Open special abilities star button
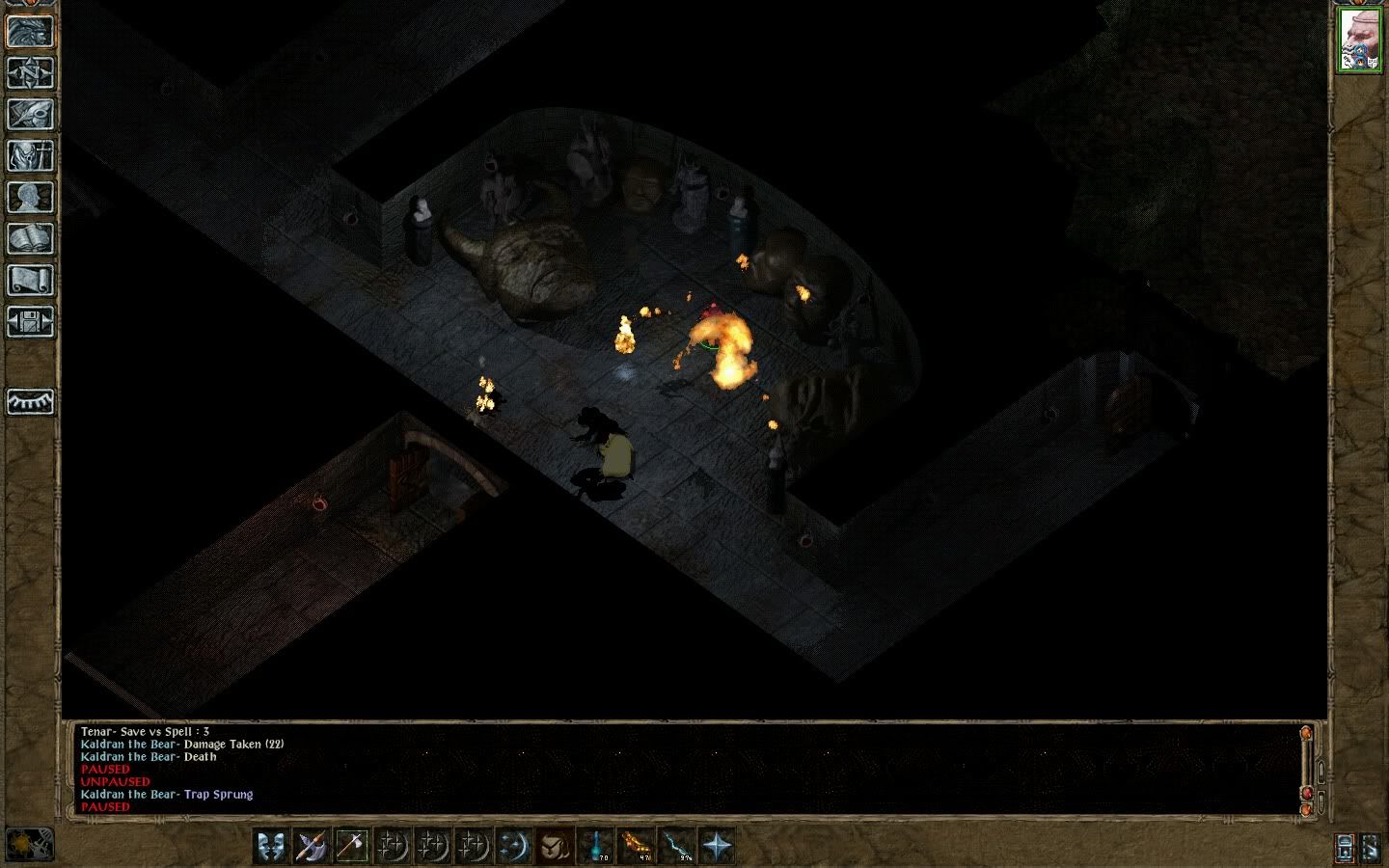Screen dimensions: 1389x868 pyautogui.click(x=718, y=846)
